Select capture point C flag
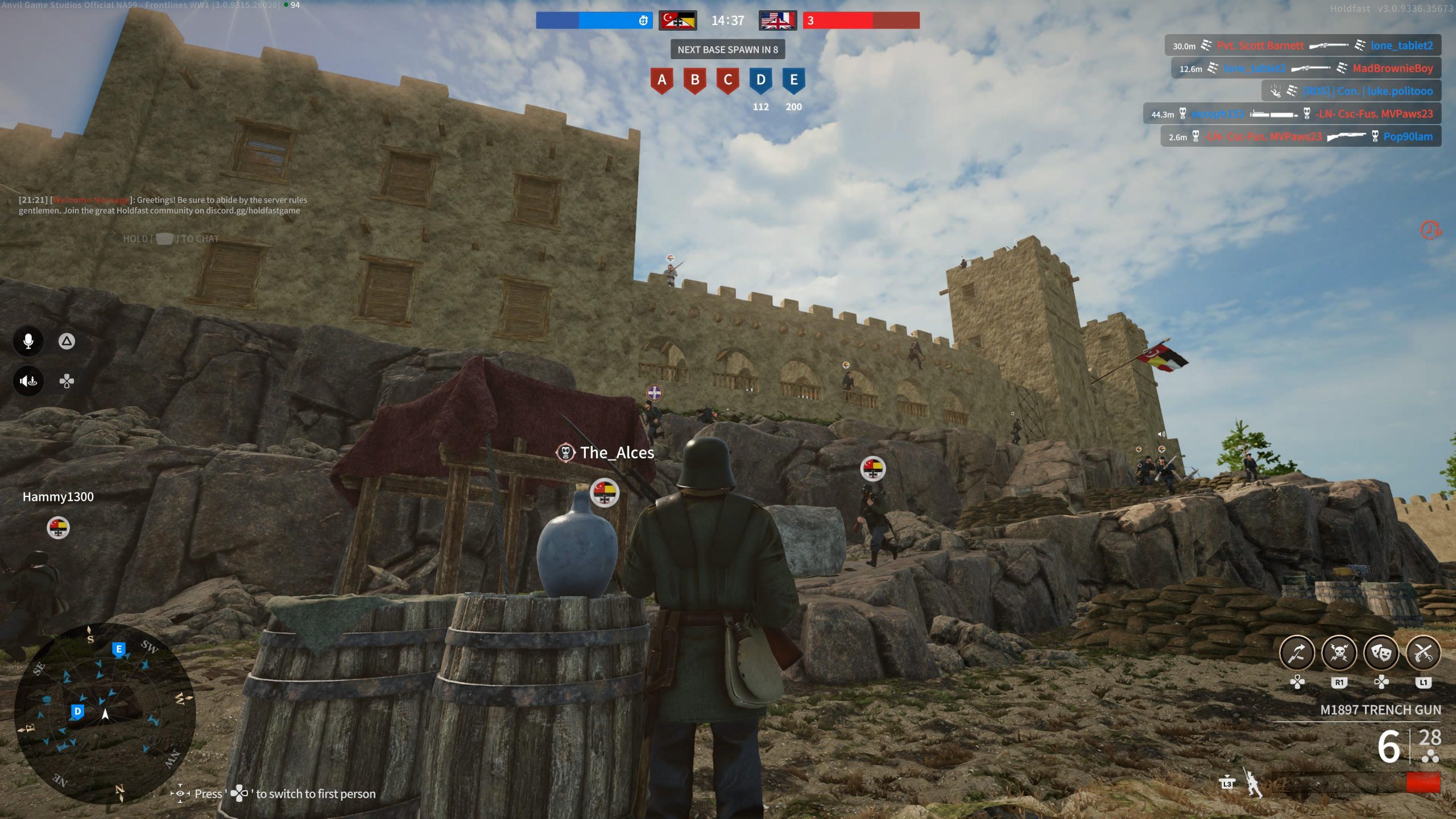 (727, 80)
